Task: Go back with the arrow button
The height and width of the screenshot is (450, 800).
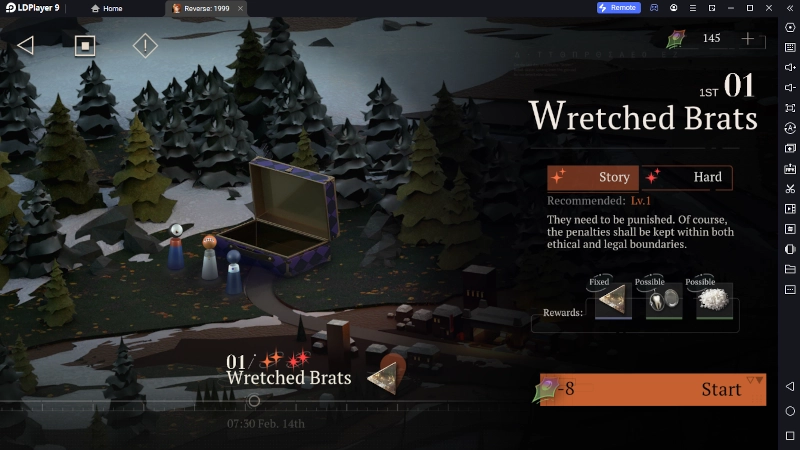Action: pyautogui.click(x=26, y=45)
